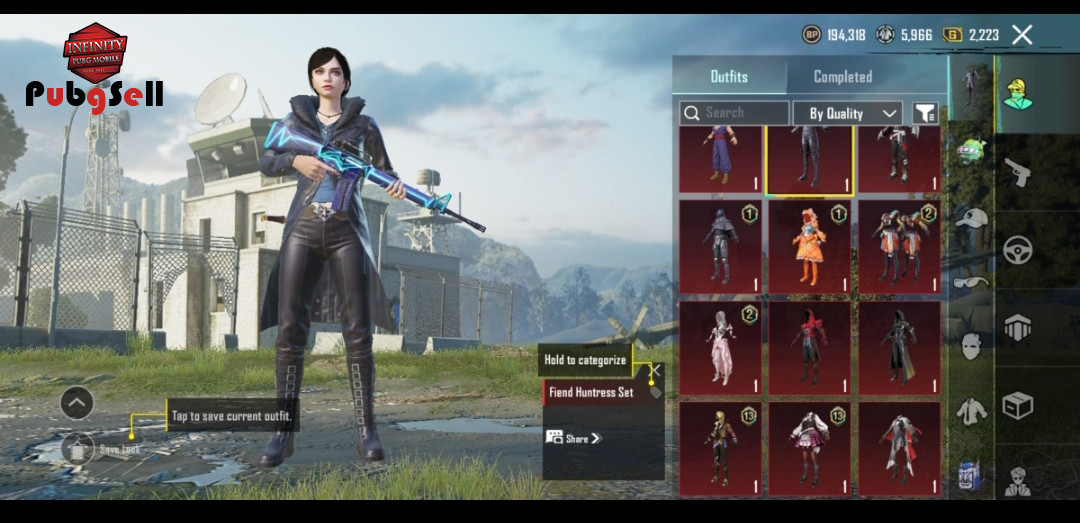1080x523 pixels.
Task: Close the Fiend Huntress Set popup
Action: click(x=655, y=371)
